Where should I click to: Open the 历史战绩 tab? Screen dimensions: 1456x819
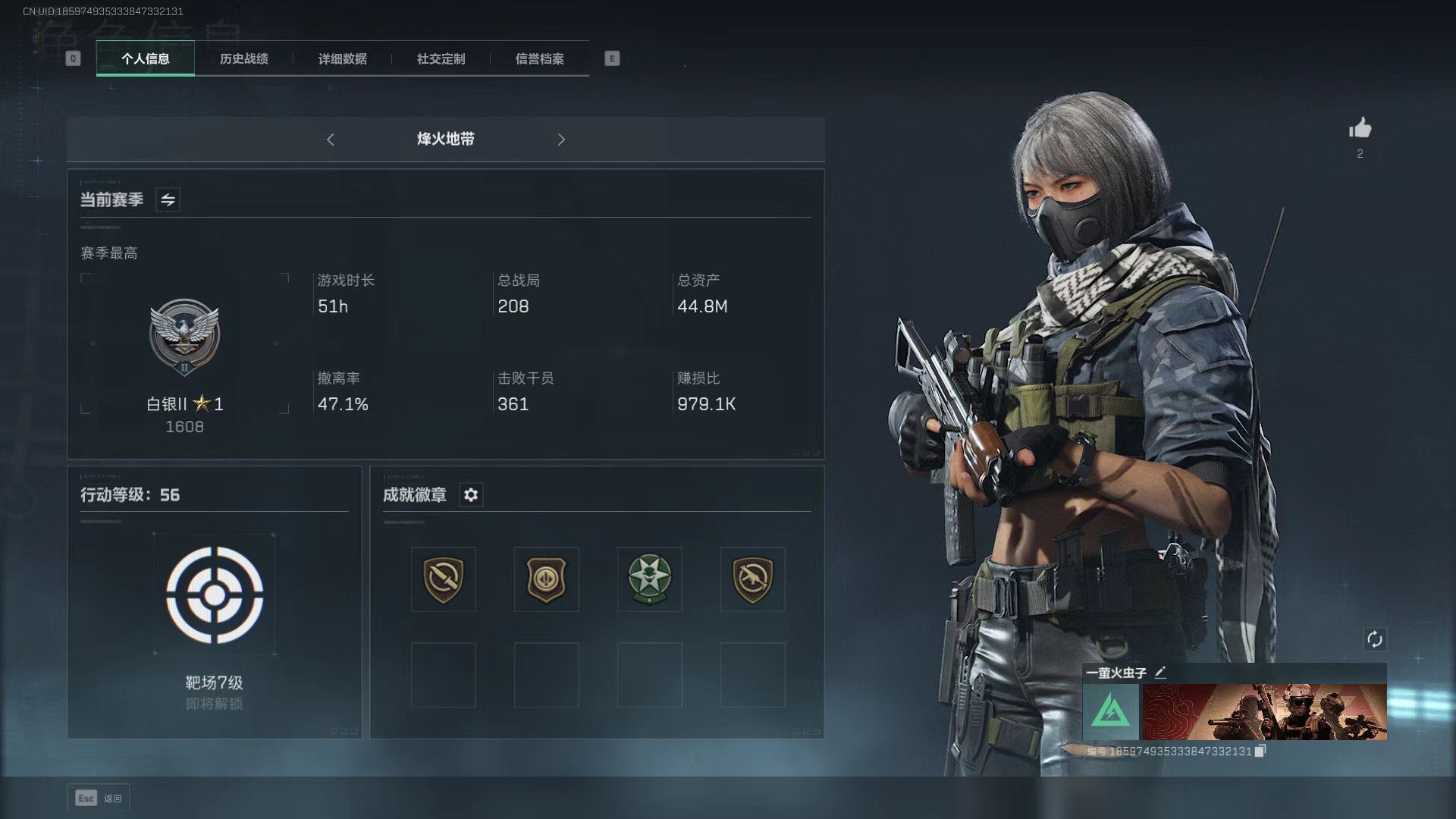(243, 58)
